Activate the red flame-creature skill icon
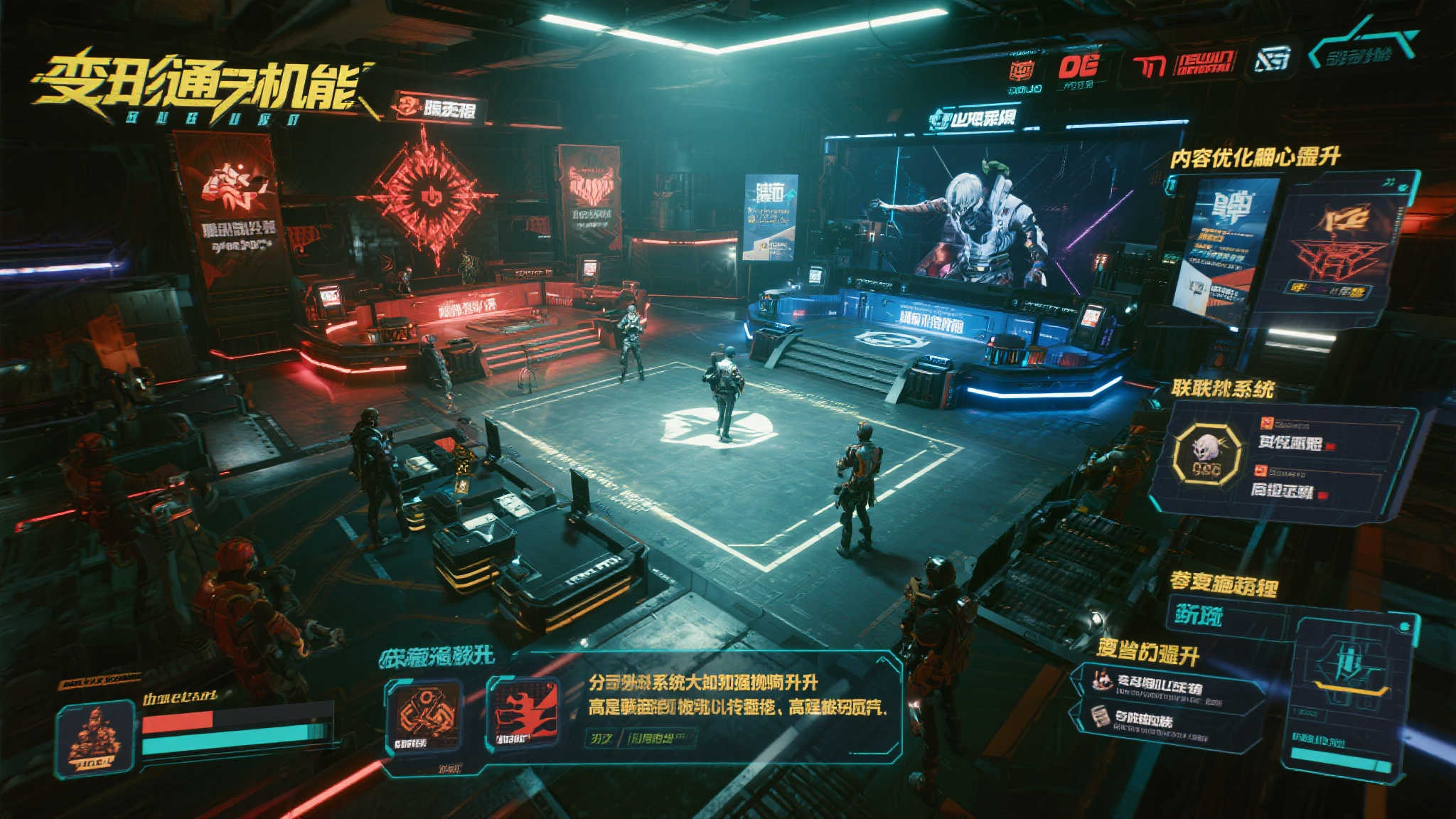The height and width of the screenshot is (819, 1456). (x=523, y=714)
